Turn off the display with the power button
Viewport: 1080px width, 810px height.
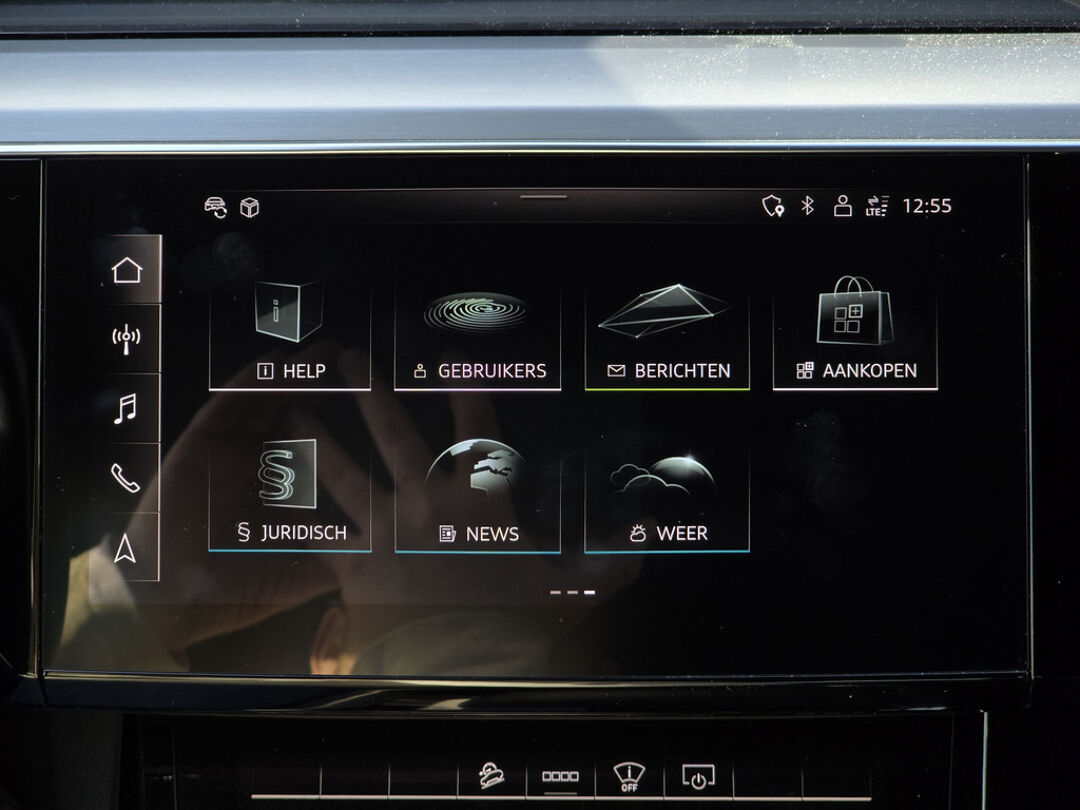pyautogui.click(x=697, y=776)
